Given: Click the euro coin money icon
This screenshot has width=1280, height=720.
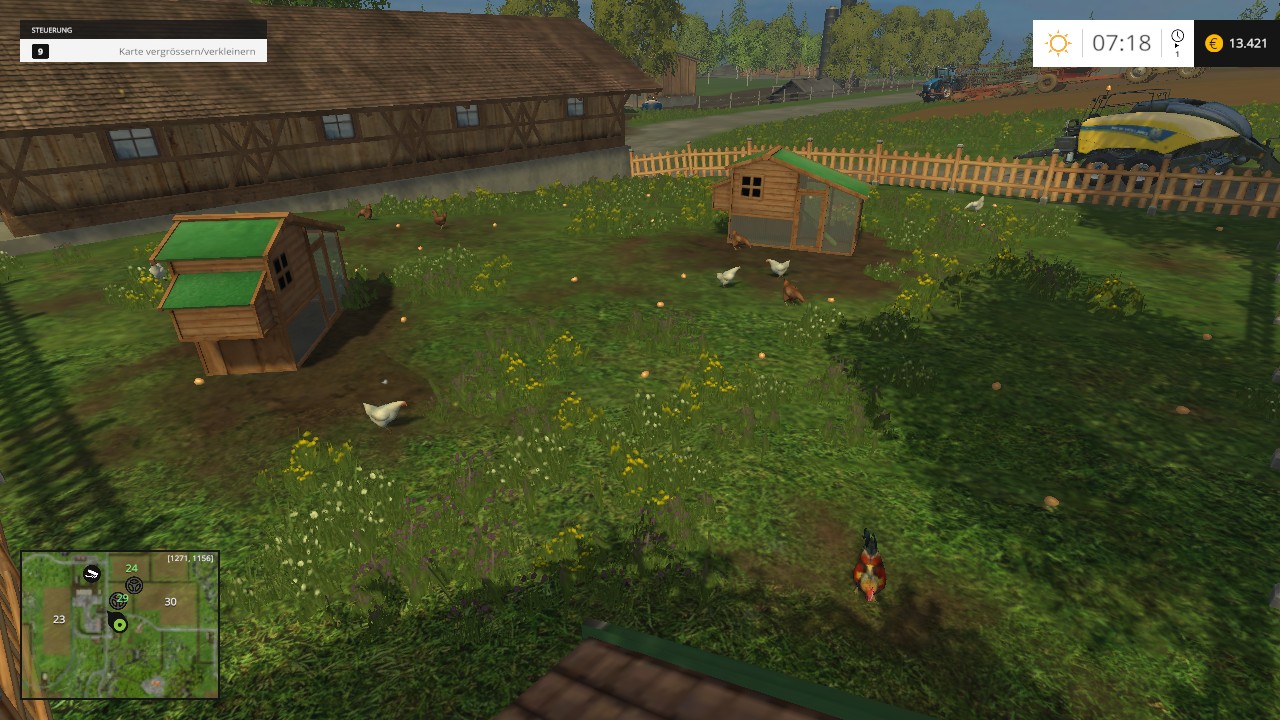Looking at the screenshot, I should (x=1214, y=43).
